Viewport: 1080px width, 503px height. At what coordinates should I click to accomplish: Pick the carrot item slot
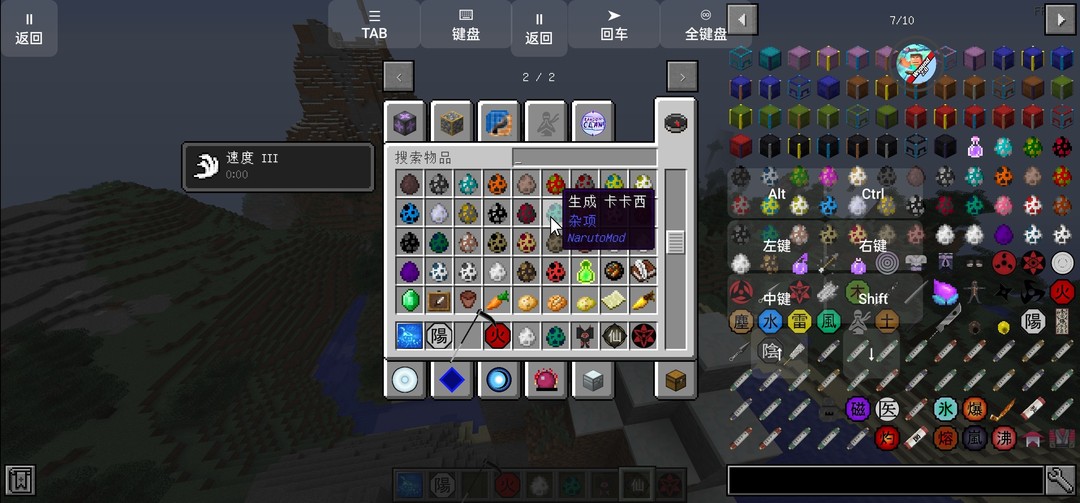coord(496,300)
